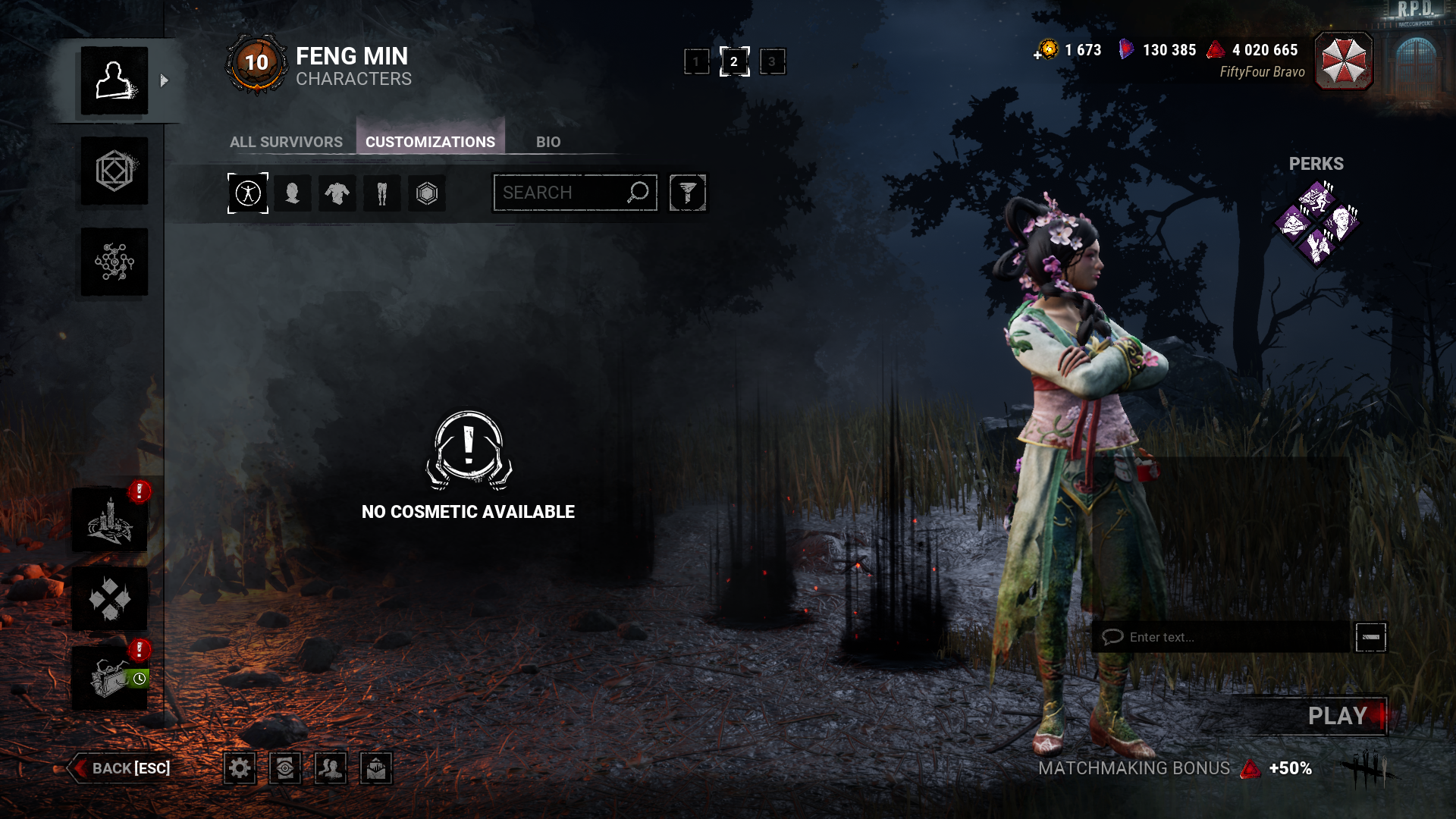
Task: Open the cosmetic filter options
Action: click(x=687, y=193)
